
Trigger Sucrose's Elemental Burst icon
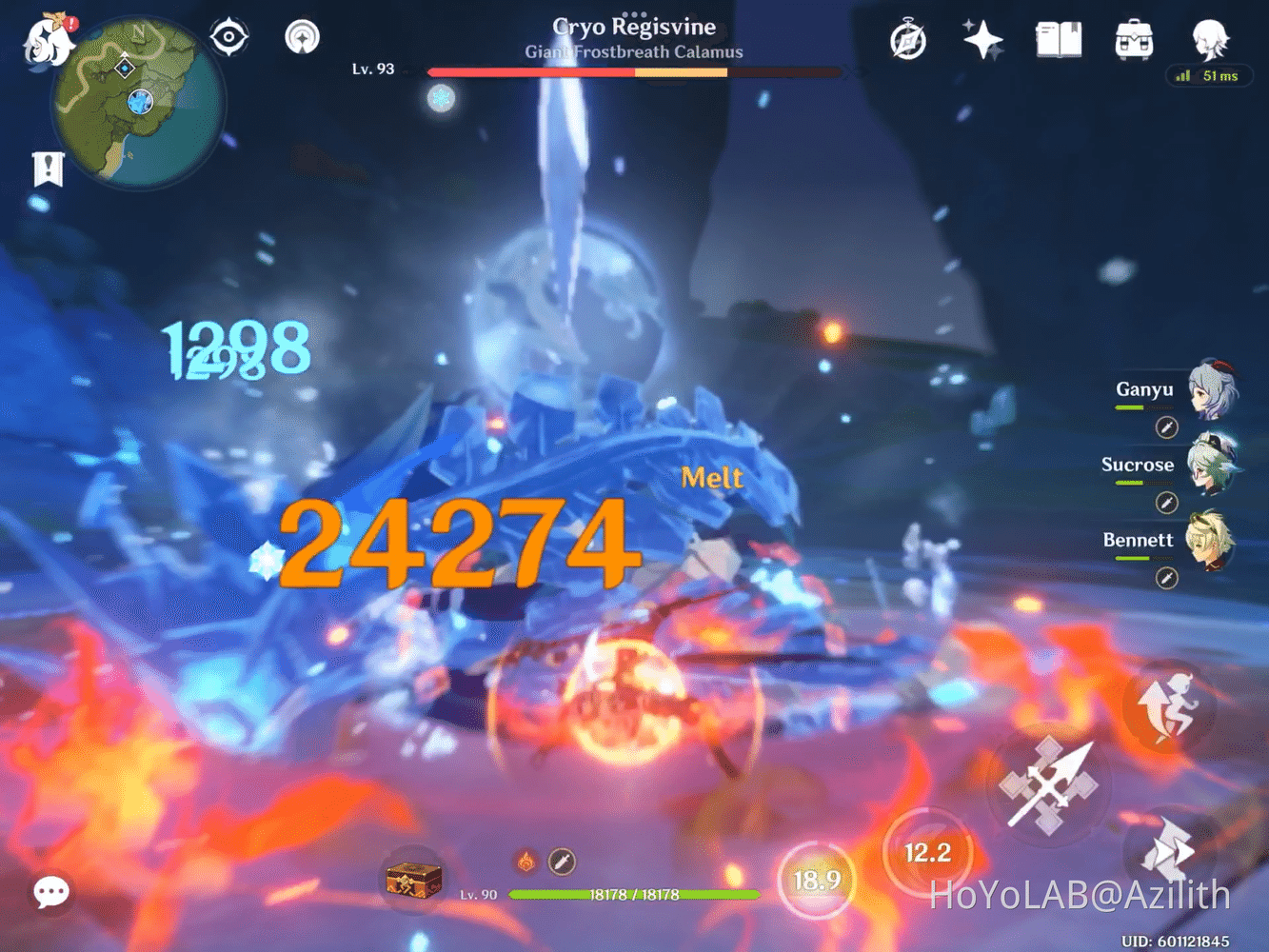(x=1168, y=503)
